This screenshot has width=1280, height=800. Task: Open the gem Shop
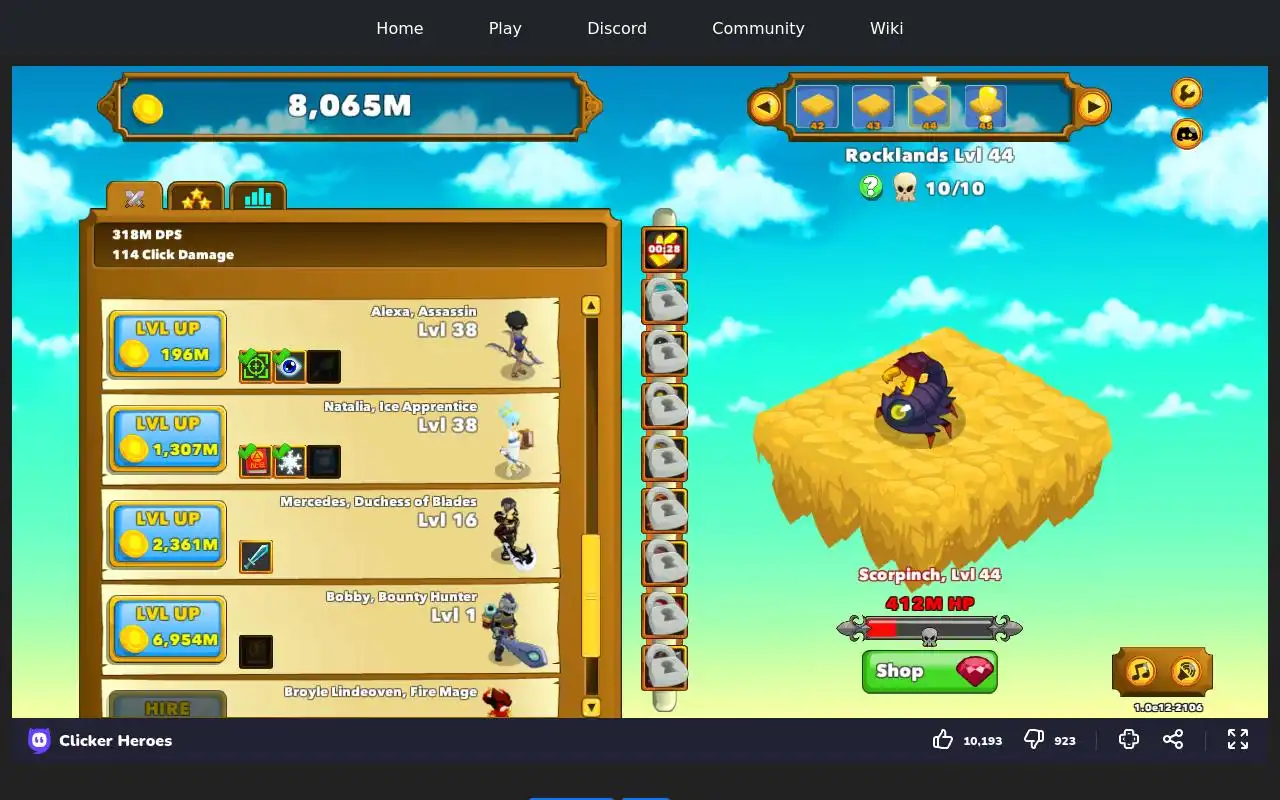click(929, 671)
